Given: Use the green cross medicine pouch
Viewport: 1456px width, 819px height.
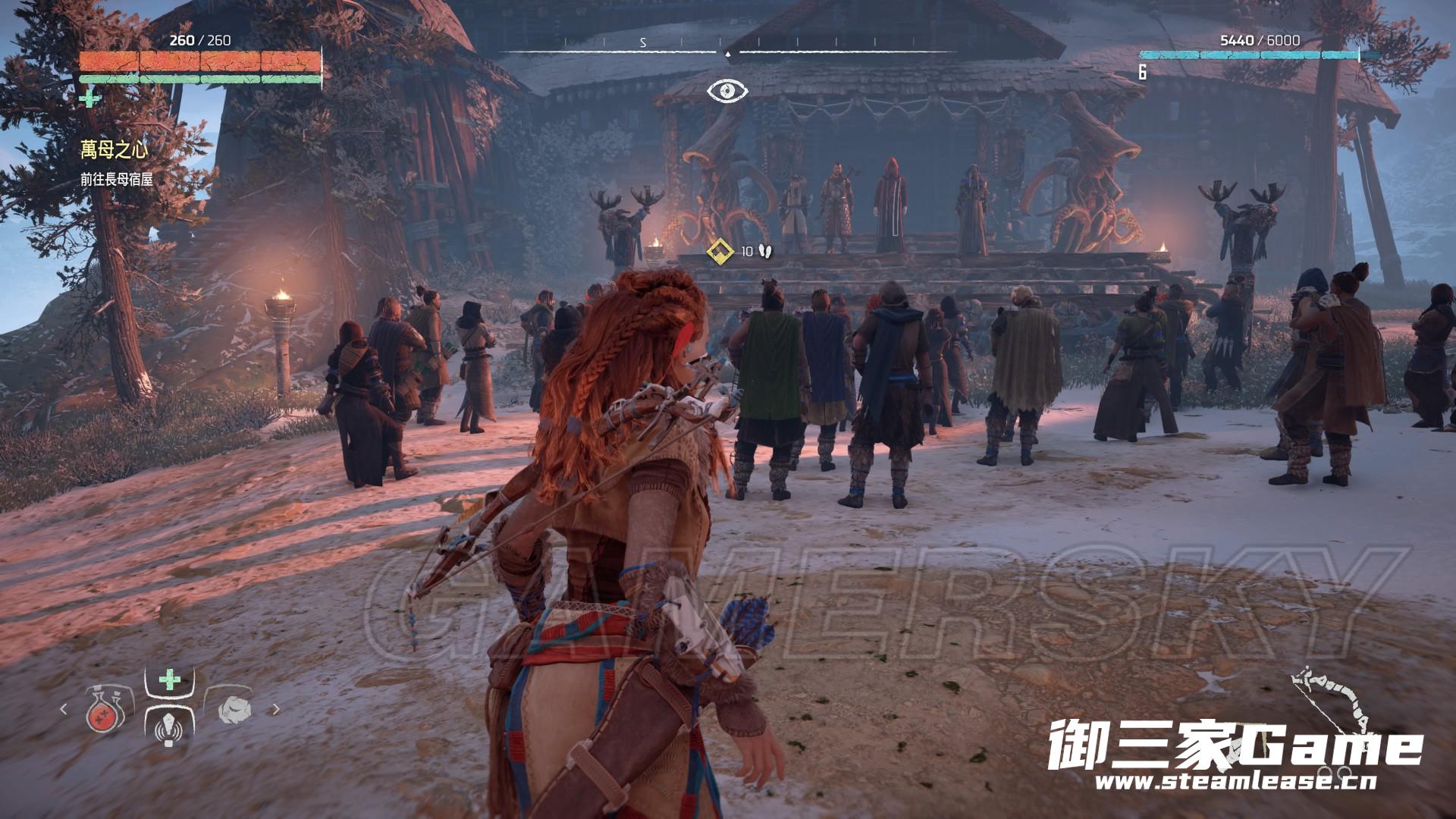Looking at the screenshot, I should click(x=170, y=679).
